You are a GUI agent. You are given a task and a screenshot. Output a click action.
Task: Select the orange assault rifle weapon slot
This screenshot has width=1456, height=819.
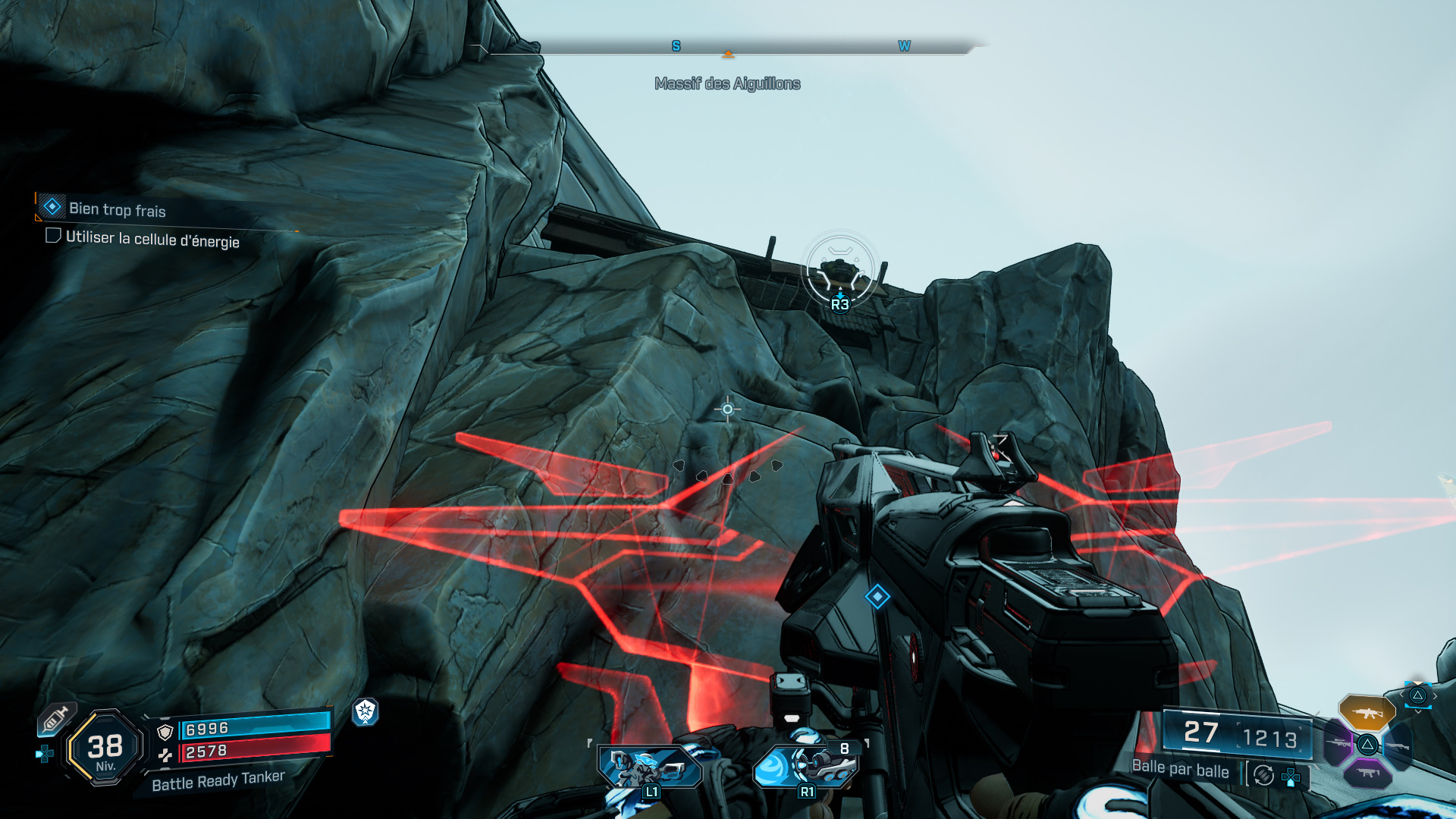(x=1367, y=713)
